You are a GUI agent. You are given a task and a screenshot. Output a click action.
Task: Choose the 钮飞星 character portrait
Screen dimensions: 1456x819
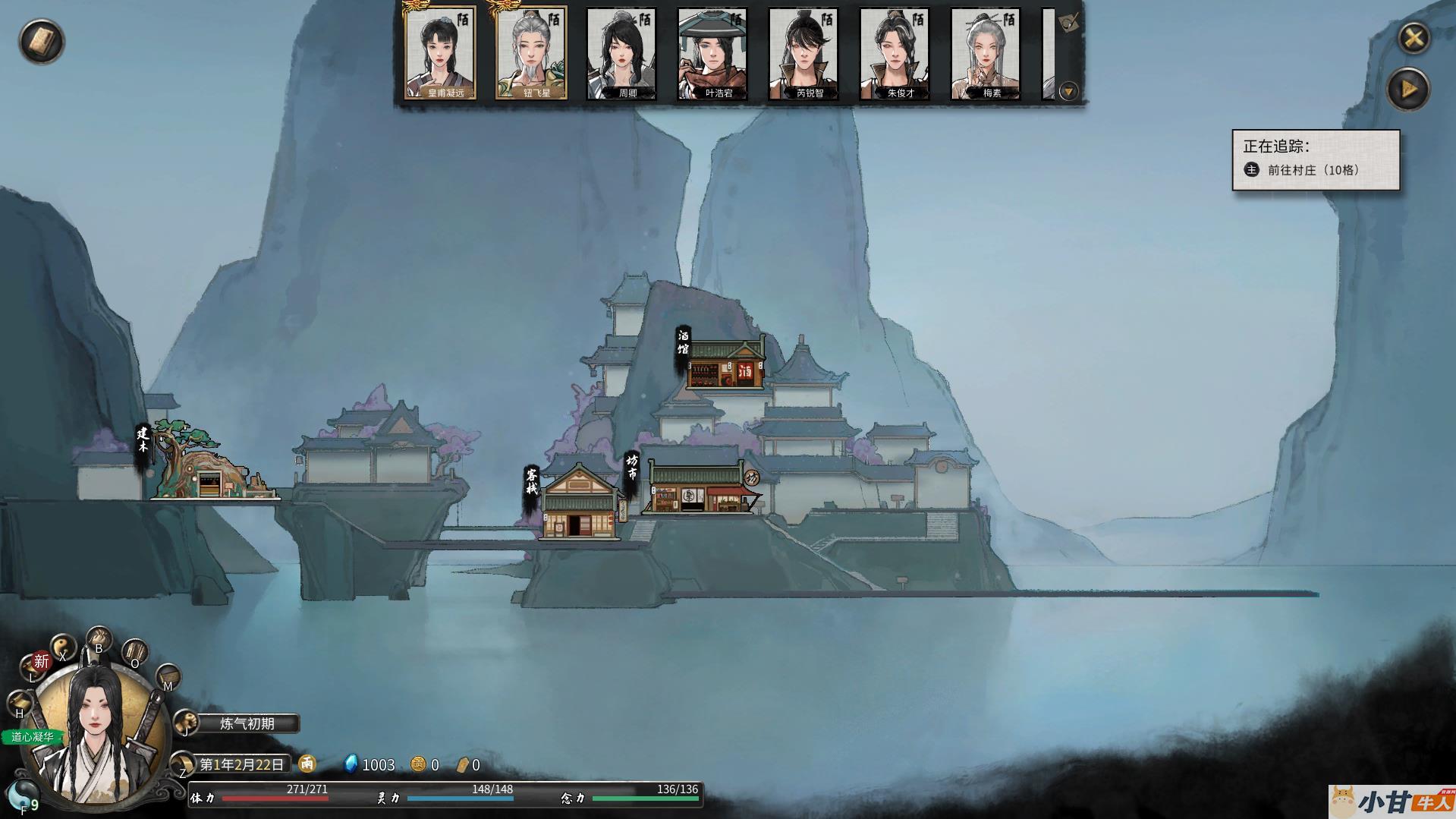coord(531,53)
